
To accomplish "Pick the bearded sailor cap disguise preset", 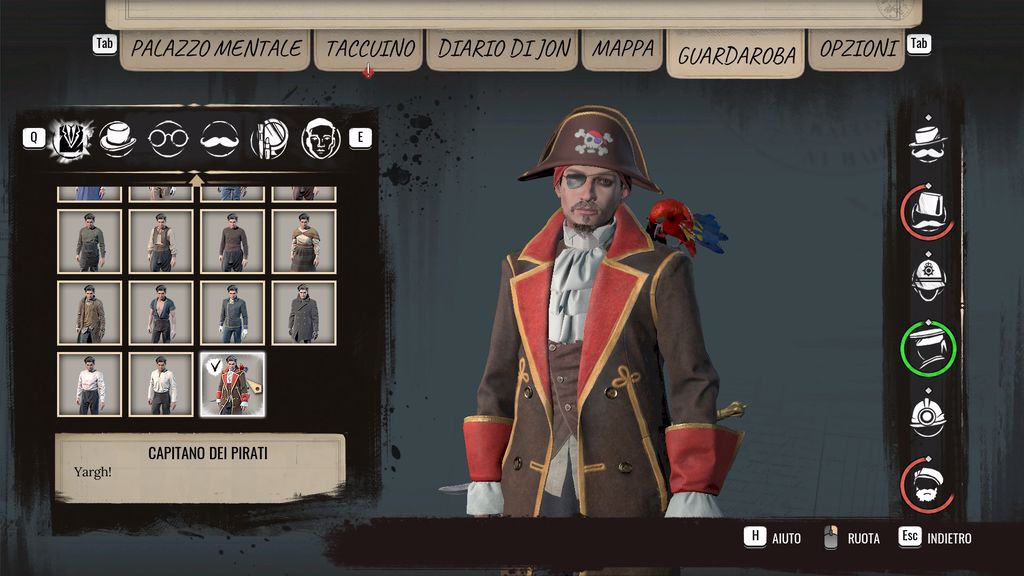I will tap(928, 485).
